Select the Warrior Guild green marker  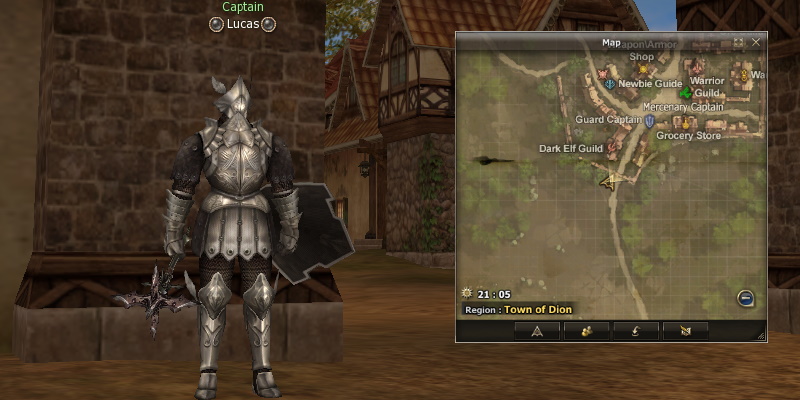(686, 94)
